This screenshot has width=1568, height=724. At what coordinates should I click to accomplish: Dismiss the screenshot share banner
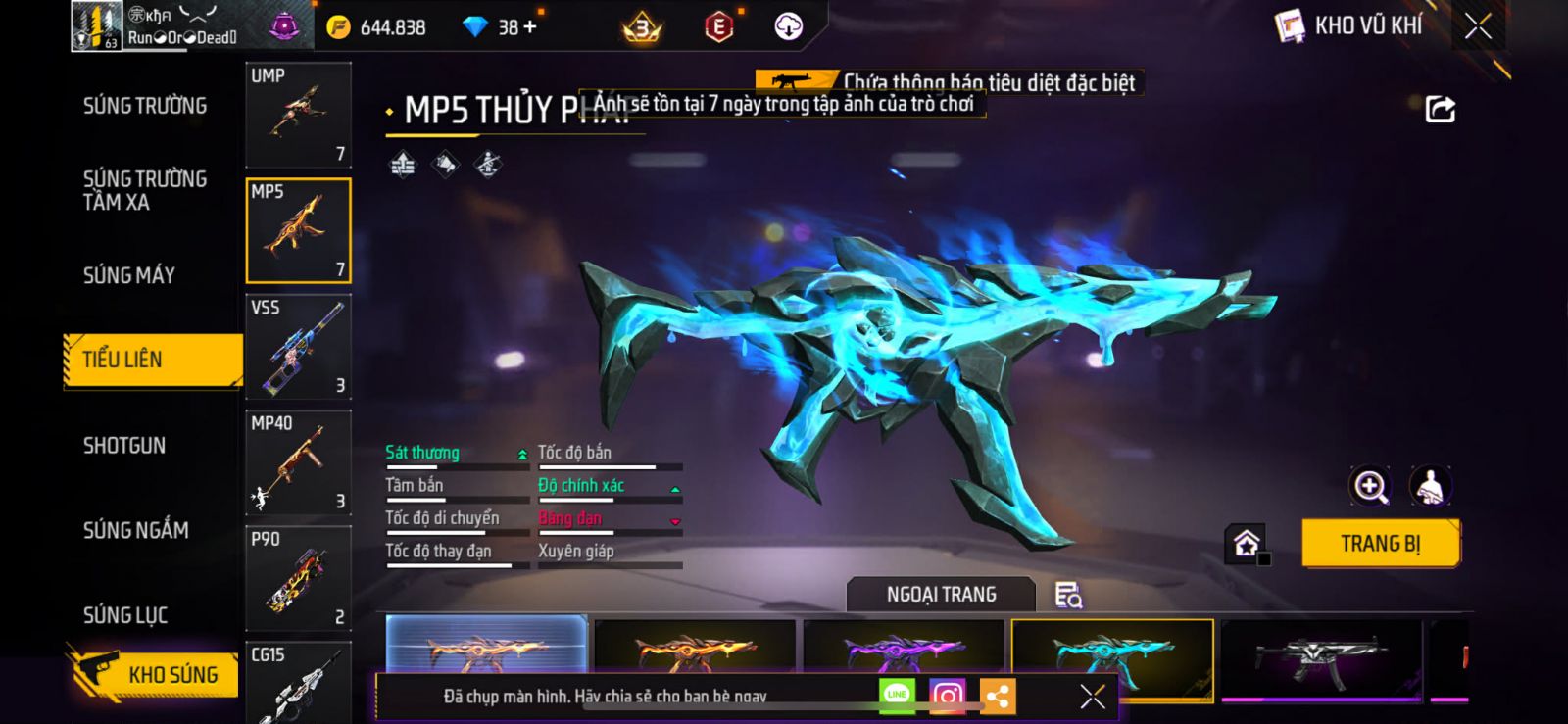click(x=1092, y=696)
